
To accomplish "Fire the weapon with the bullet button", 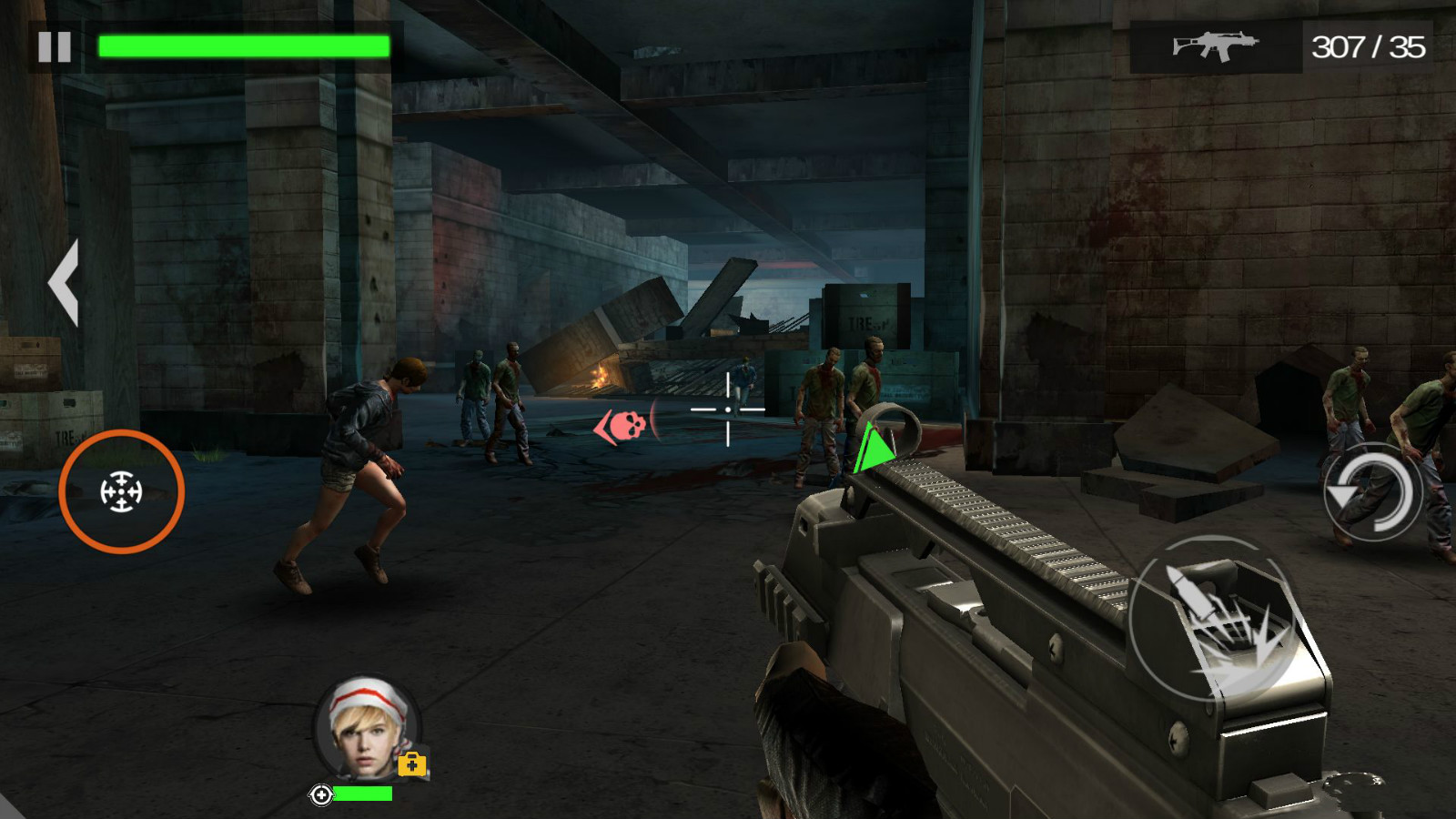I will (1215, 621).
